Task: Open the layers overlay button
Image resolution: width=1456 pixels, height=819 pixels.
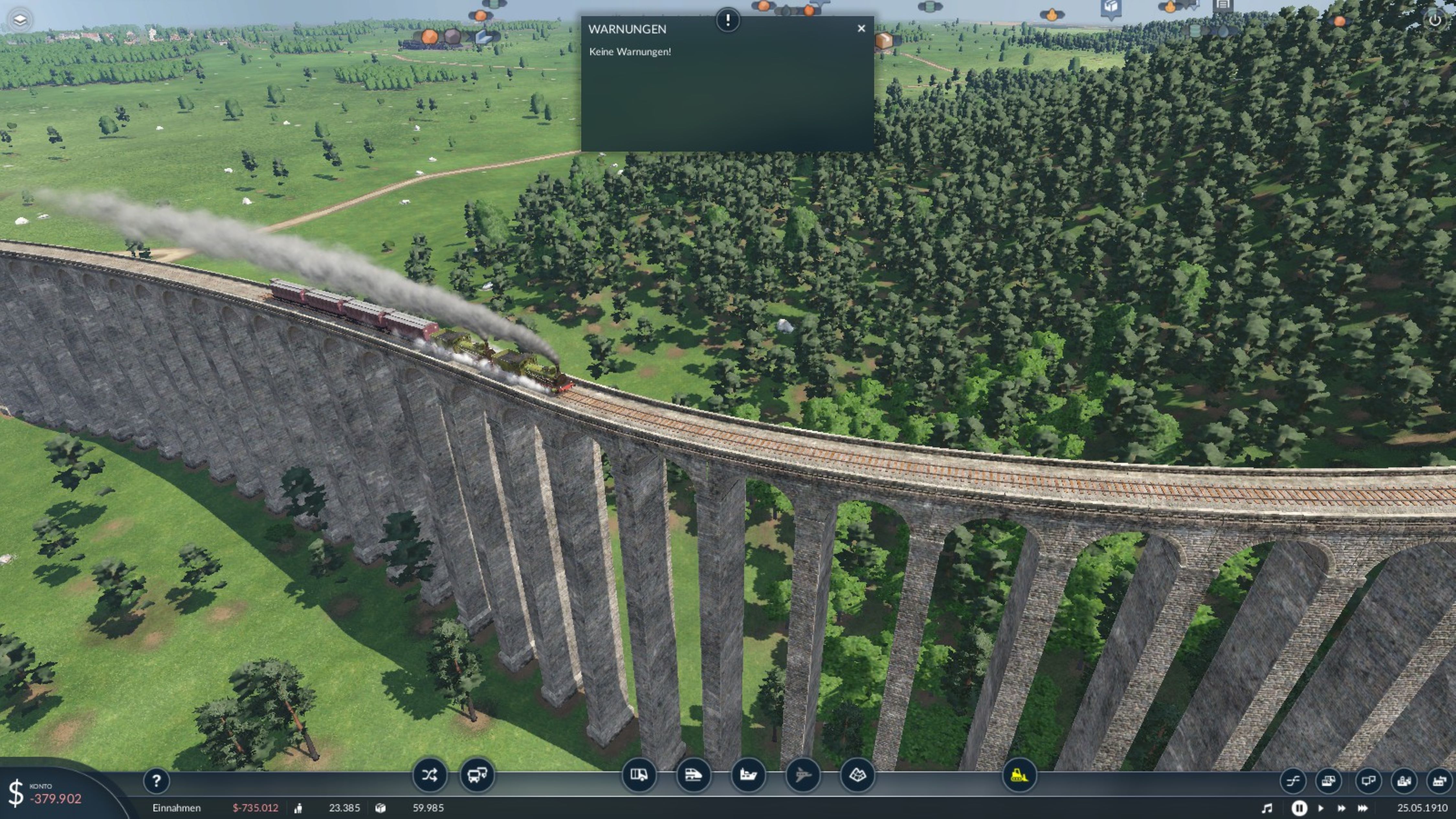Action: 20,20
